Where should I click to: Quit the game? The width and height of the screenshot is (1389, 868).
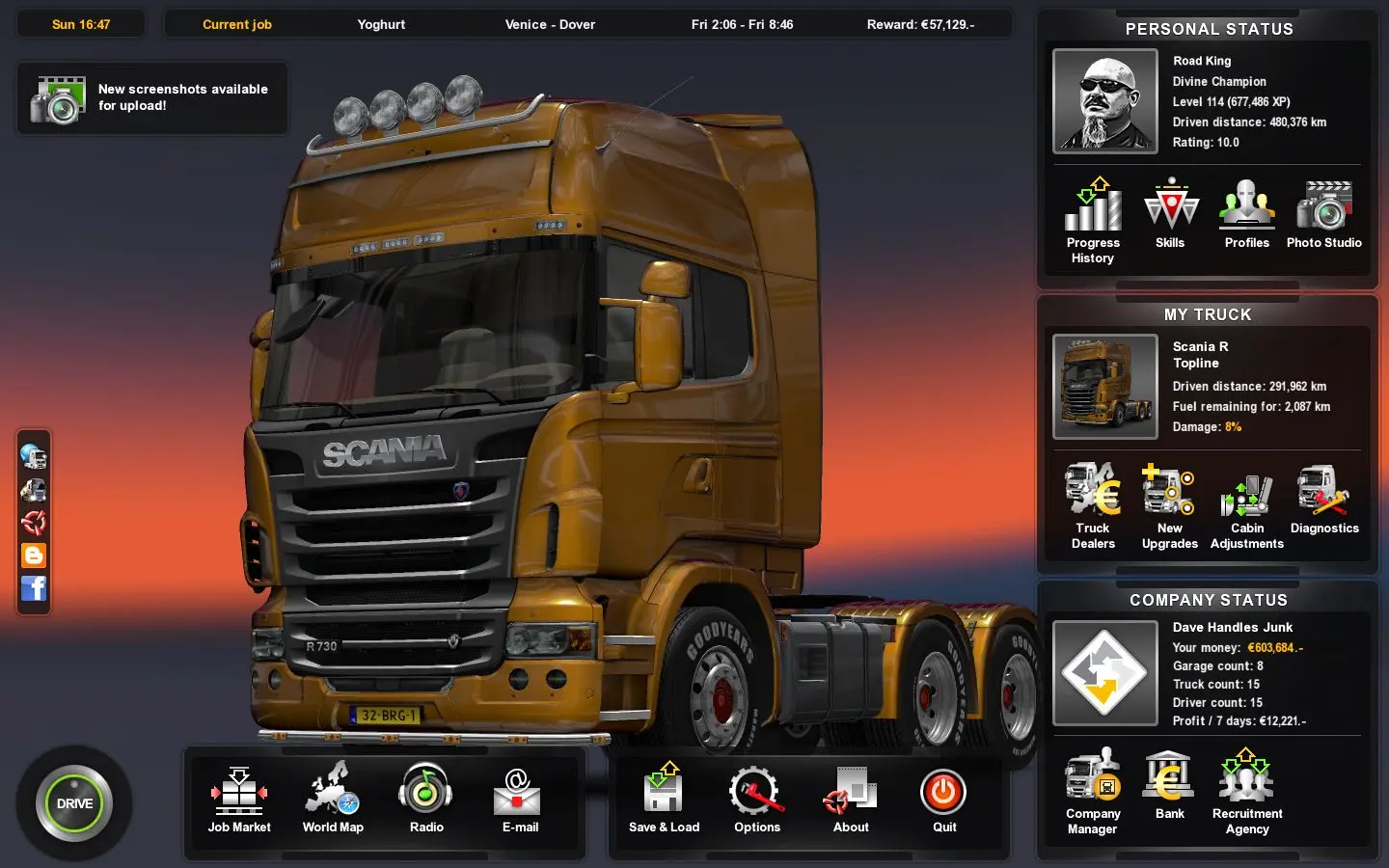click(944, 797)
